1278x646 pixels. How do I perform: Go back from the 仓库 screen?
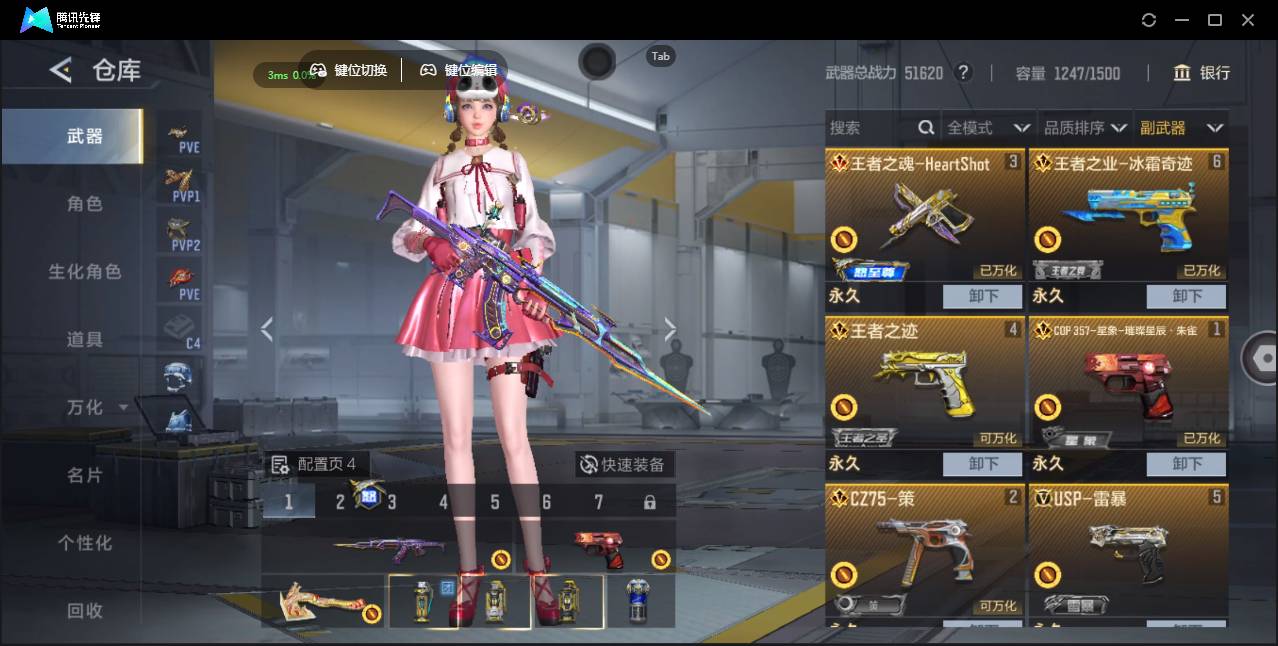coord(61,70)
